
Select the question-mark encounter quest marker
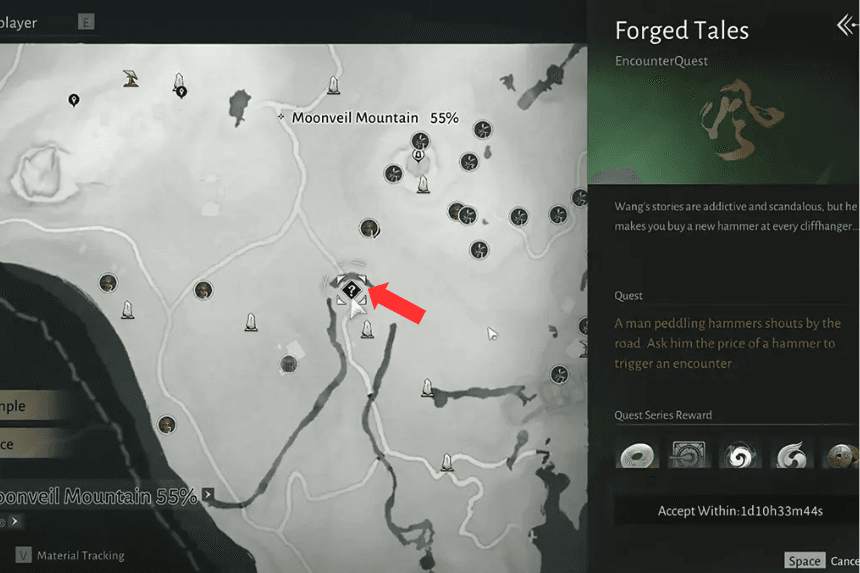click(x=351, y=290)
